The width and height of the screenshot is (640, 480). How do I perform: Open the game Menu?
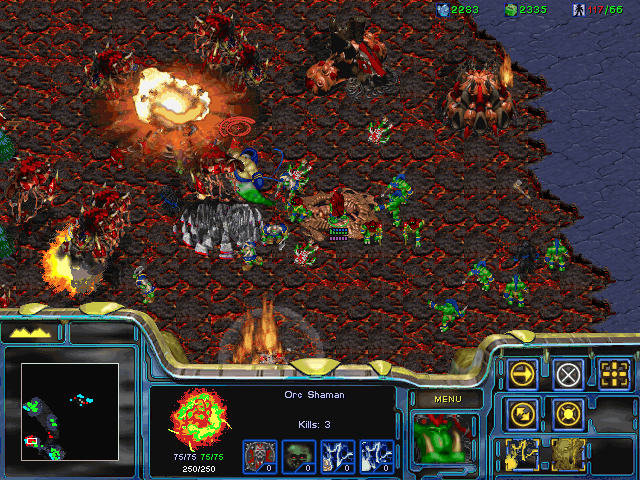445,399
